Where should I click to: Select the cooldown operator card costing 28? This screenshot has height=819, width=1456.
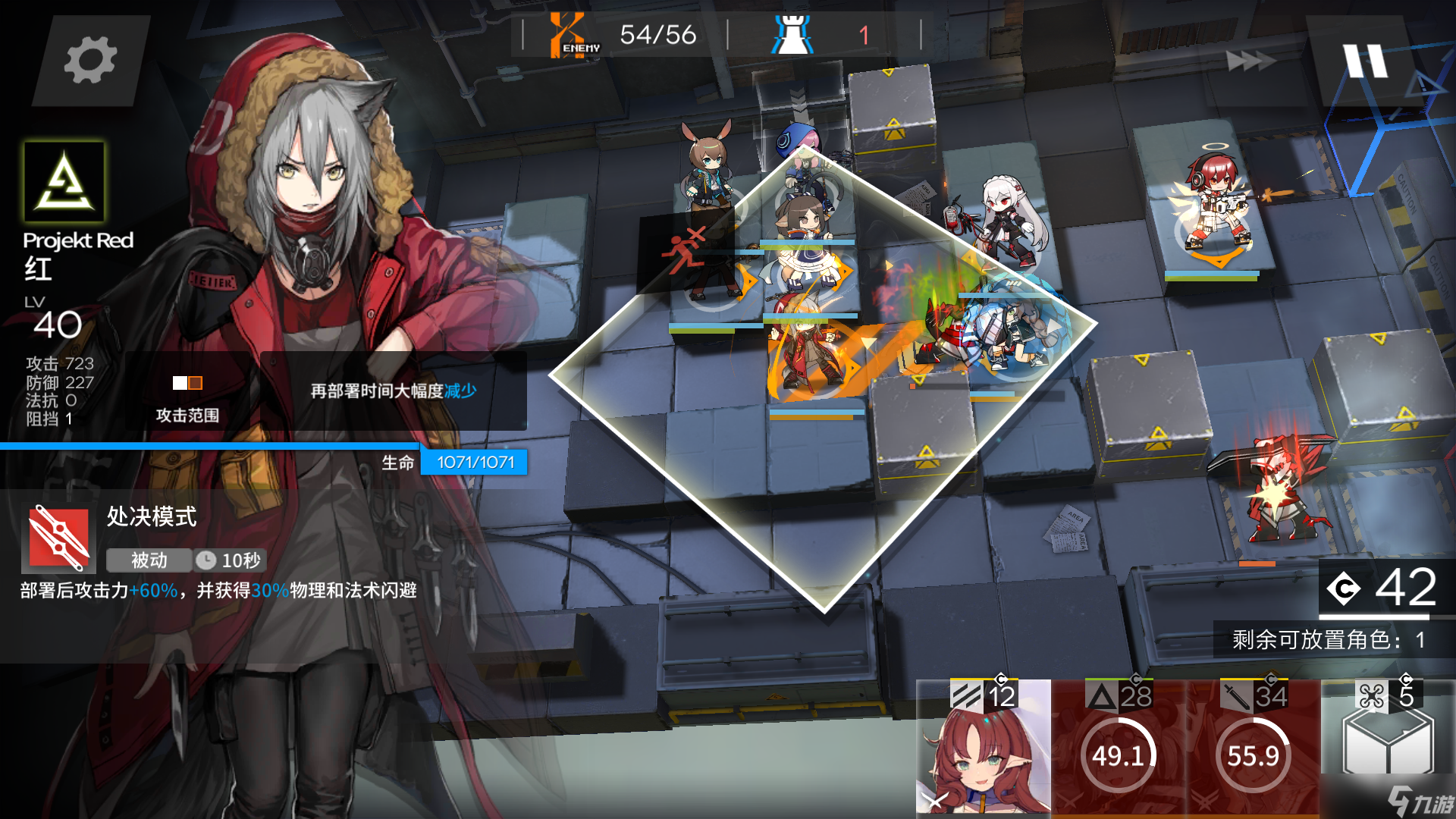[x=1119, y=748]
